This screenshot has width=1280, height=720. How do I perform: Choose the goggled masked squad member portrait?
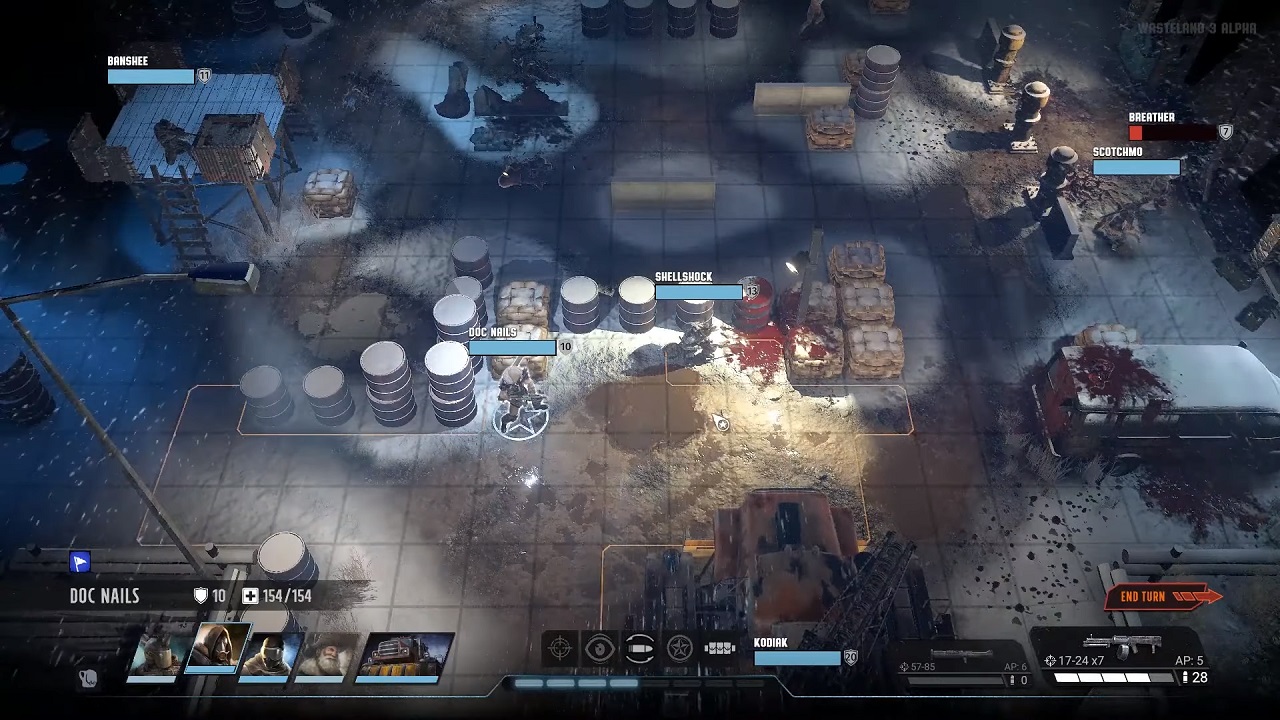[x=270, y=656]
